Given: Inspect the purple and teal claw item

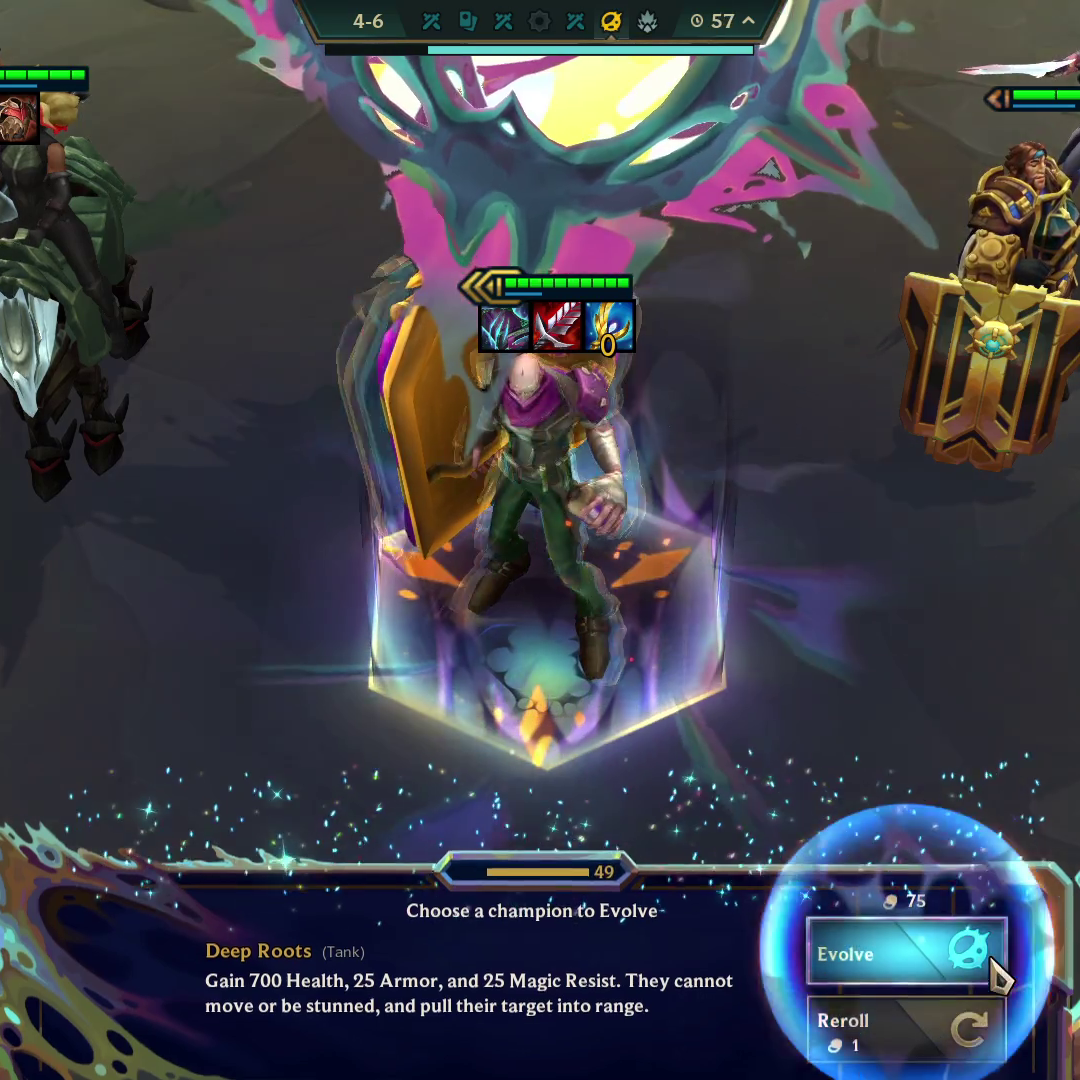Looking at the screenshot, I should click(505, 327).
